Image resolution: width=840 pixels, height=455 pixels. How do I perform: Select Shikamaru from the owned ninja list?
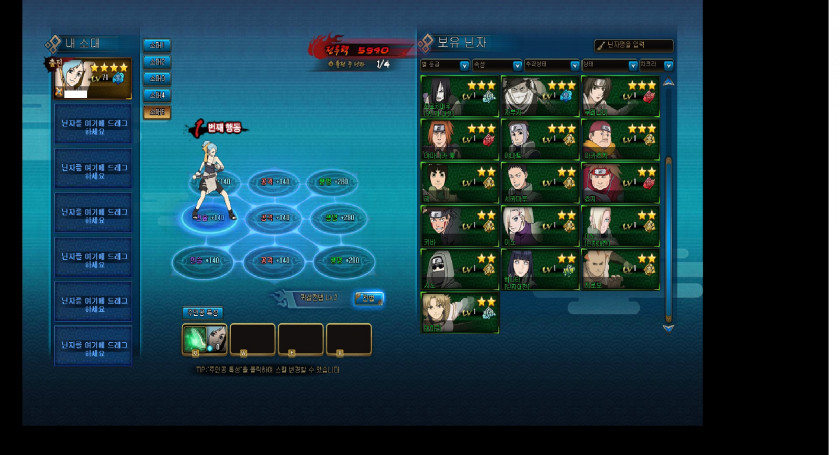[539, 183]
